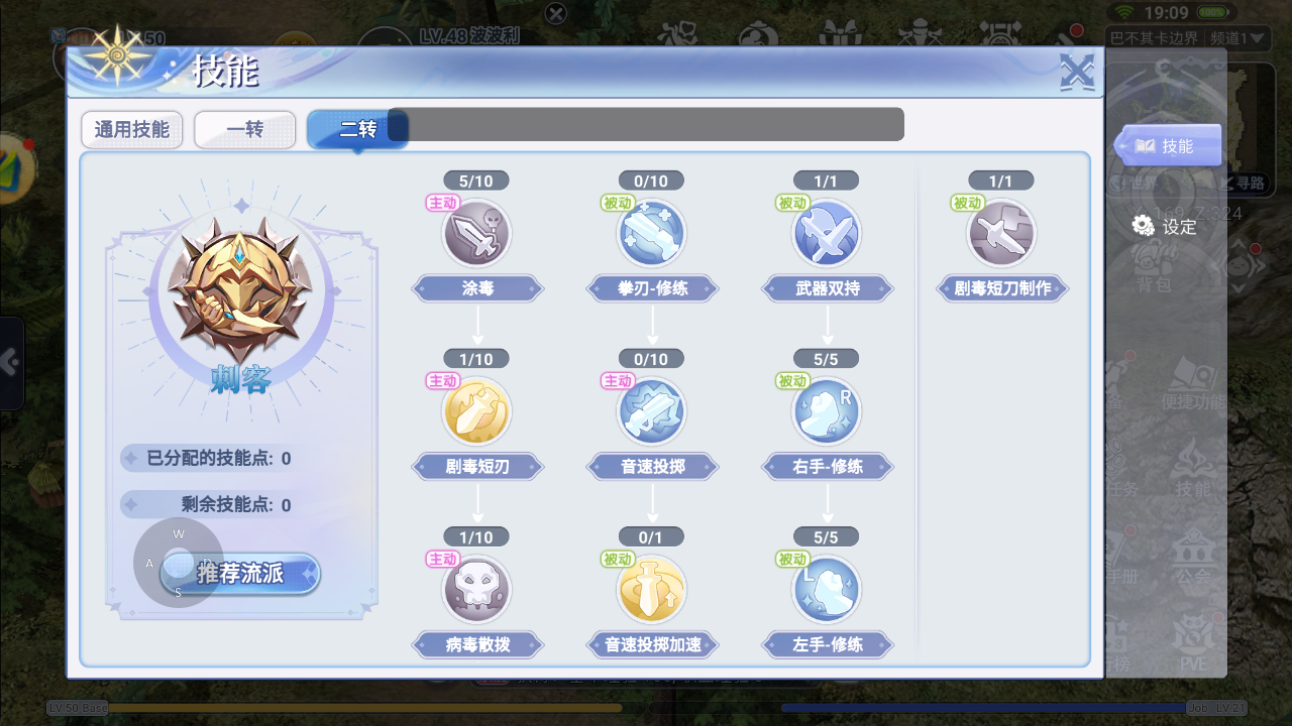This screenshot has height=726, width=1292.
Task: Open the 设定 settings entry
Action: coord(1164,226)
